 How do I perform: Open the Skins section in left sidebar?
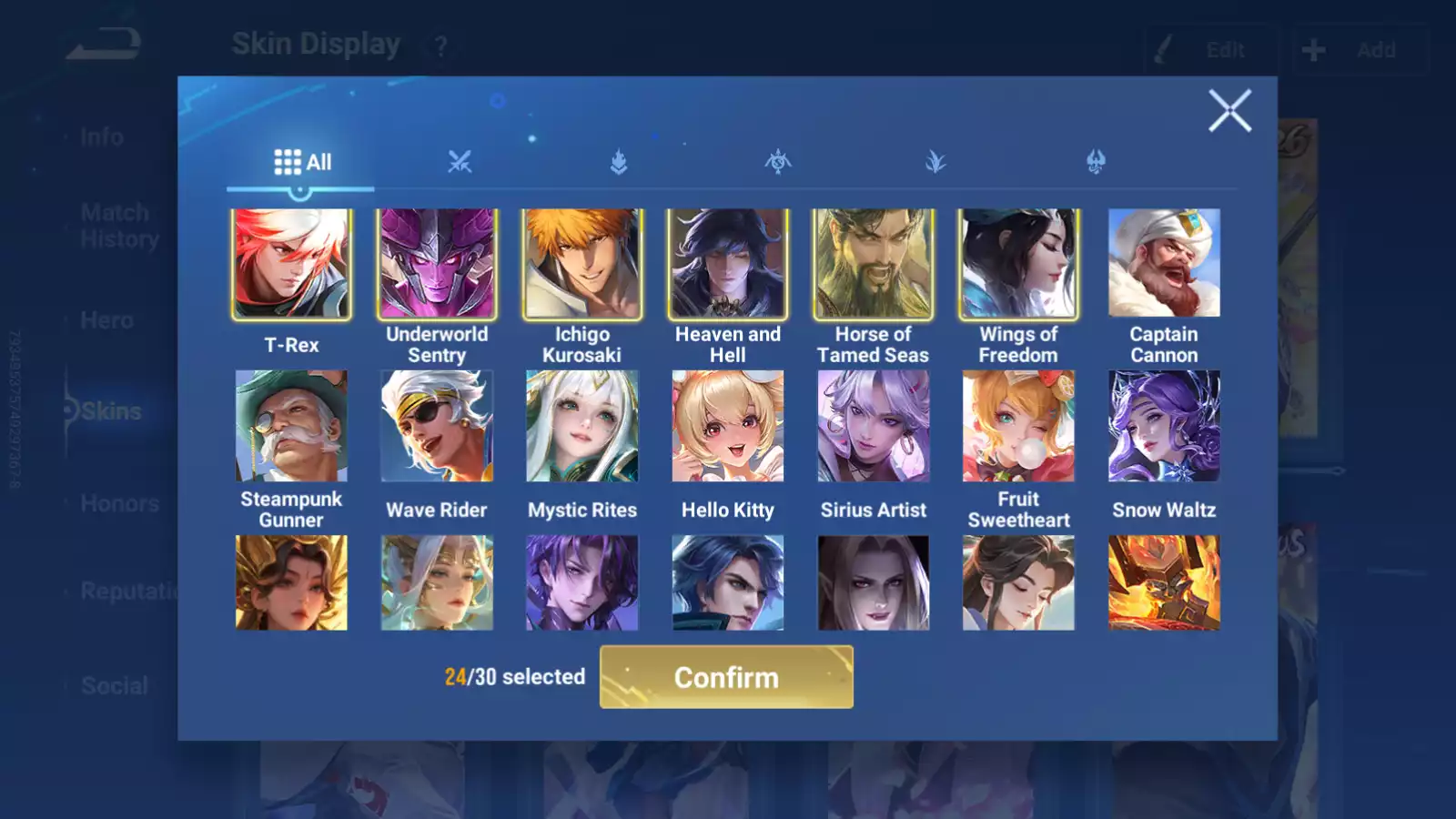click(103, 411)
